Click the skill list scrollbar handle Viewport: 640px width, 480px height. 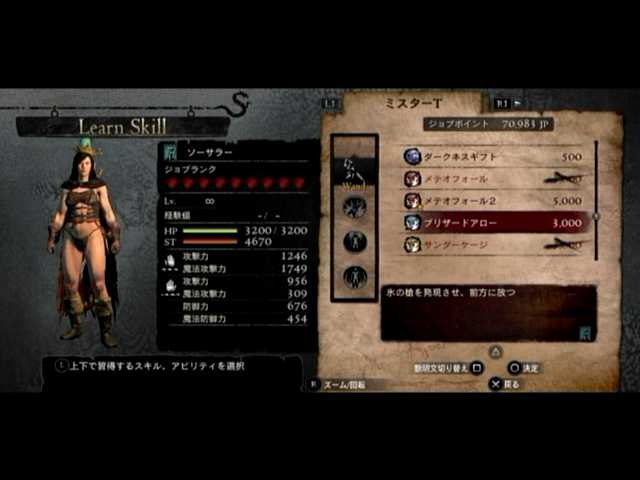[x=597, y=214]
